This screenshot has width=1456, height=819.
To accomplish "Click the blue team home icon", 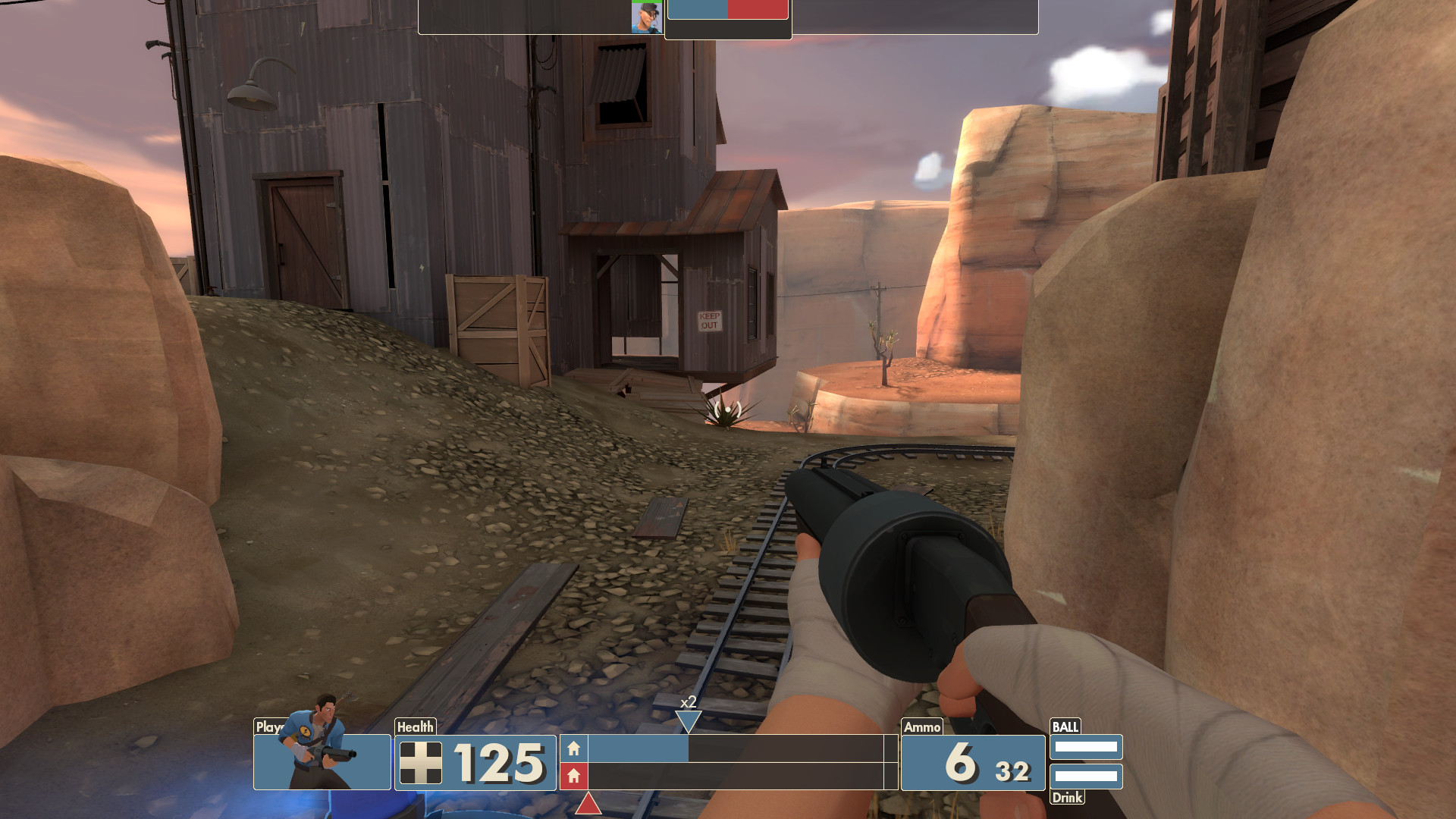I will [575, 749].
